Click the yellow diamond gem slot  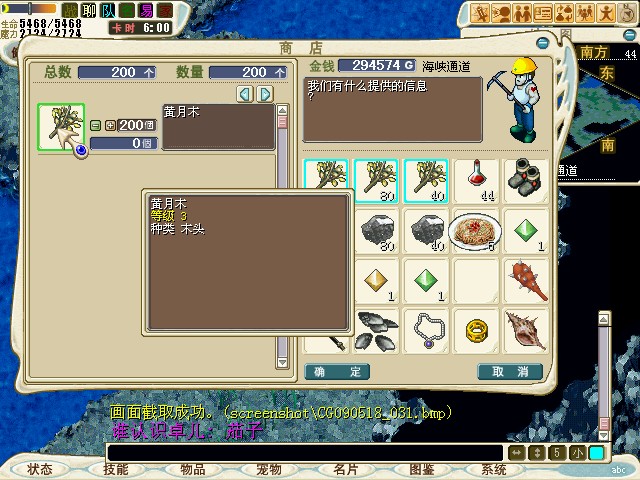tap(376, 281)
